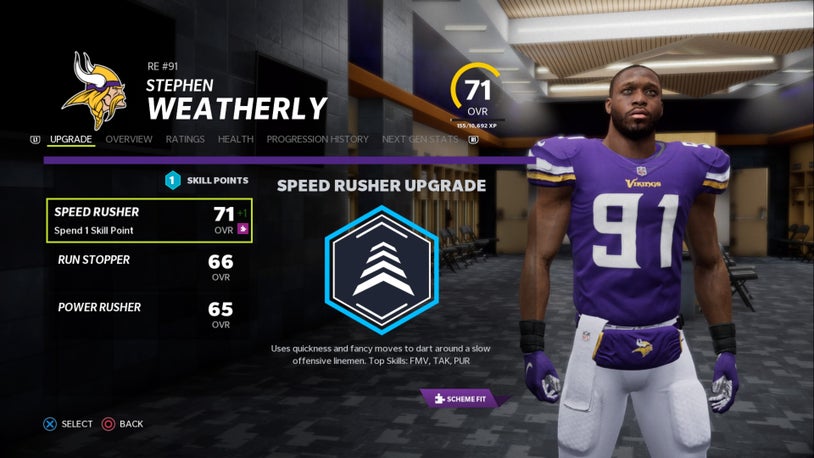View the Next Gen Stats tab
Screen dimensions: 814x458
pyautogui.click(x=420, y=139)
